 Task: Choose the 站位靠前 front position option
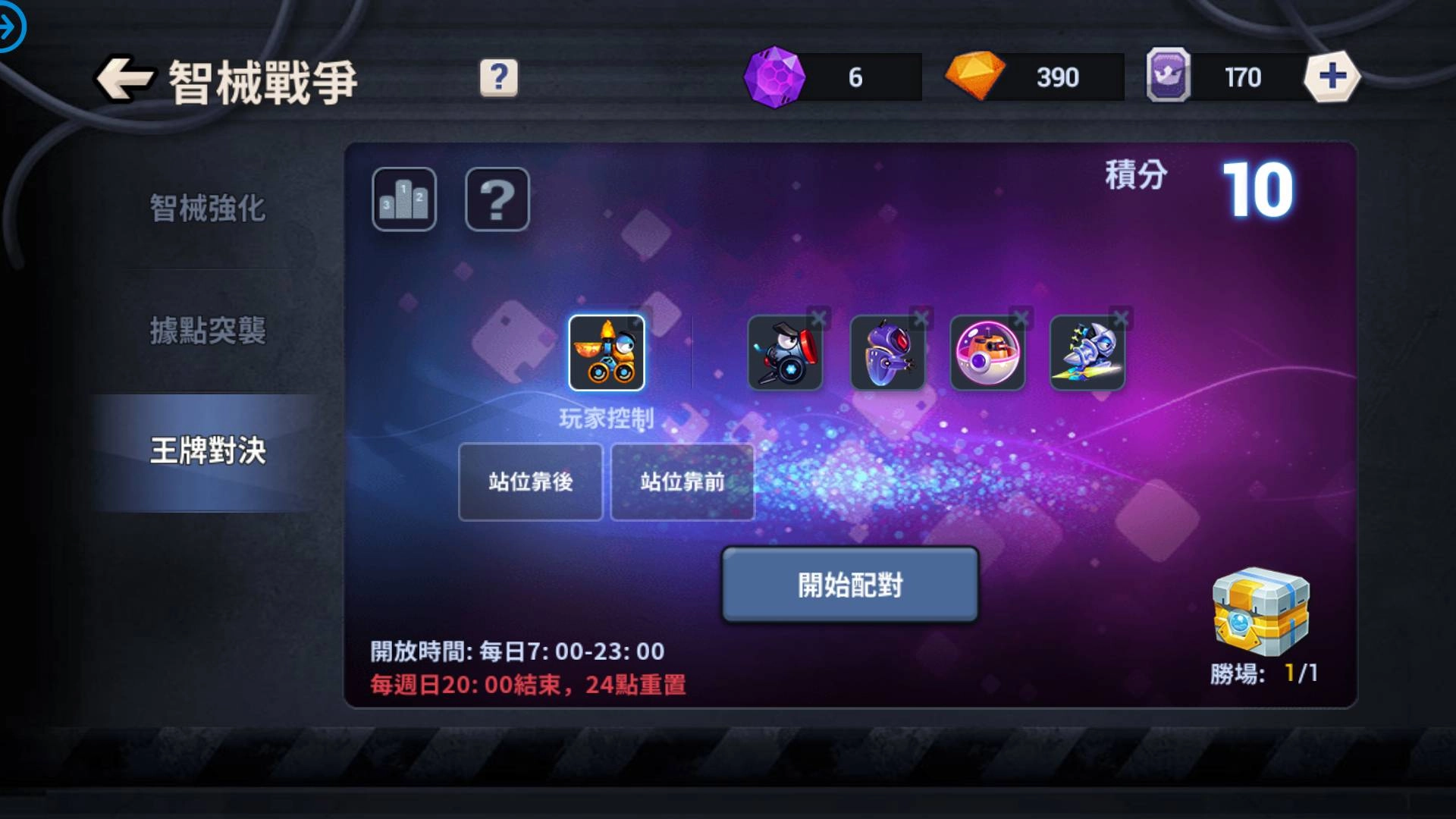click(x=682, y=481)
